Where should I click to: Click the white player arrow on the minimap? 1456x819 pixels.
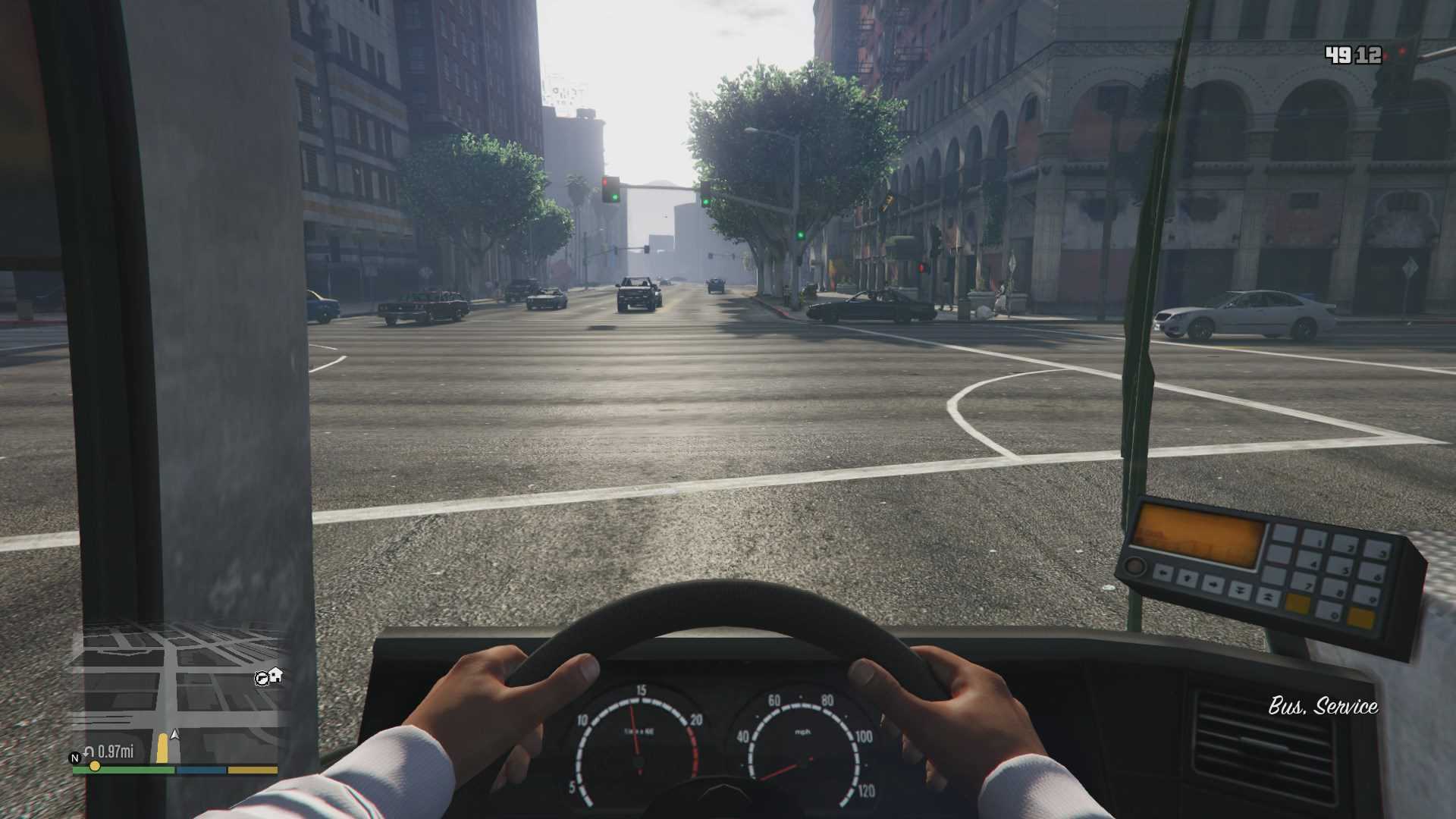point(175,734)
